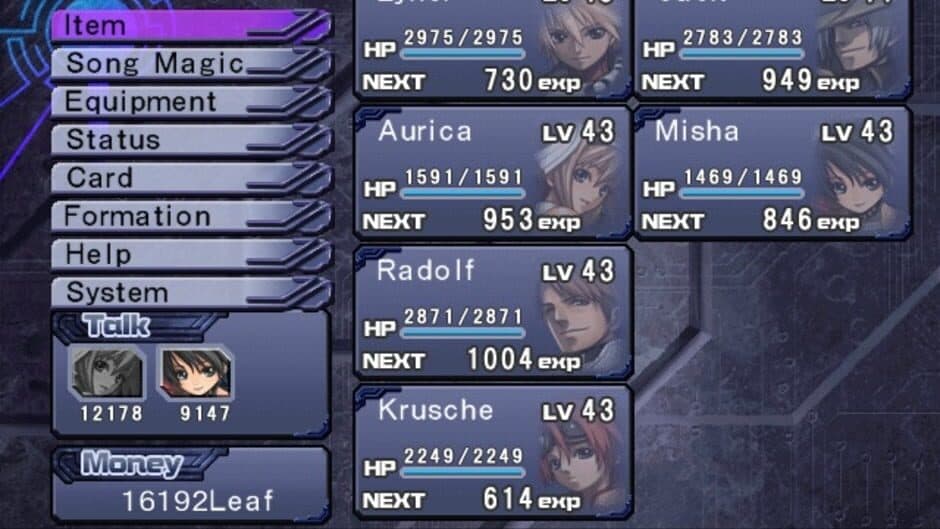
Task: Open the Card menu
Action: [x=190, y=178]
